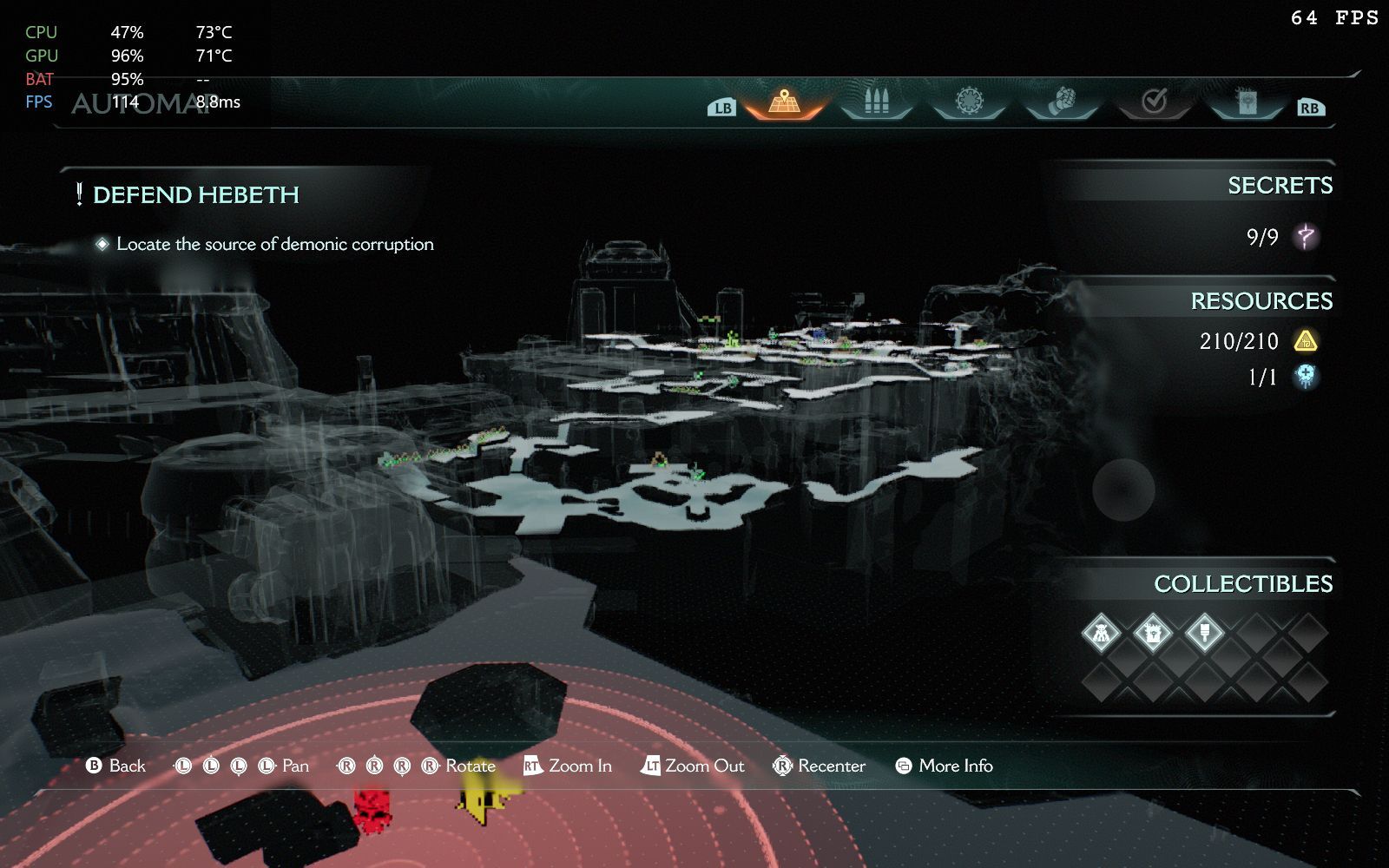Switch to the ammo bullets tab

(877, 102)
